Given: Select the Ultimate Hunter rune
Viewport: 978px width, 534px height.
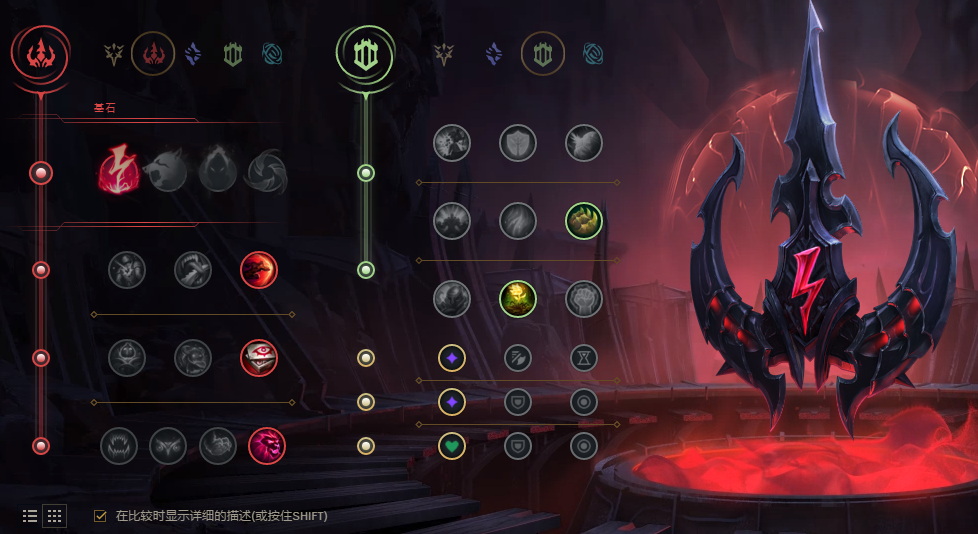Looking at the screenshot, I should [267, 446].
